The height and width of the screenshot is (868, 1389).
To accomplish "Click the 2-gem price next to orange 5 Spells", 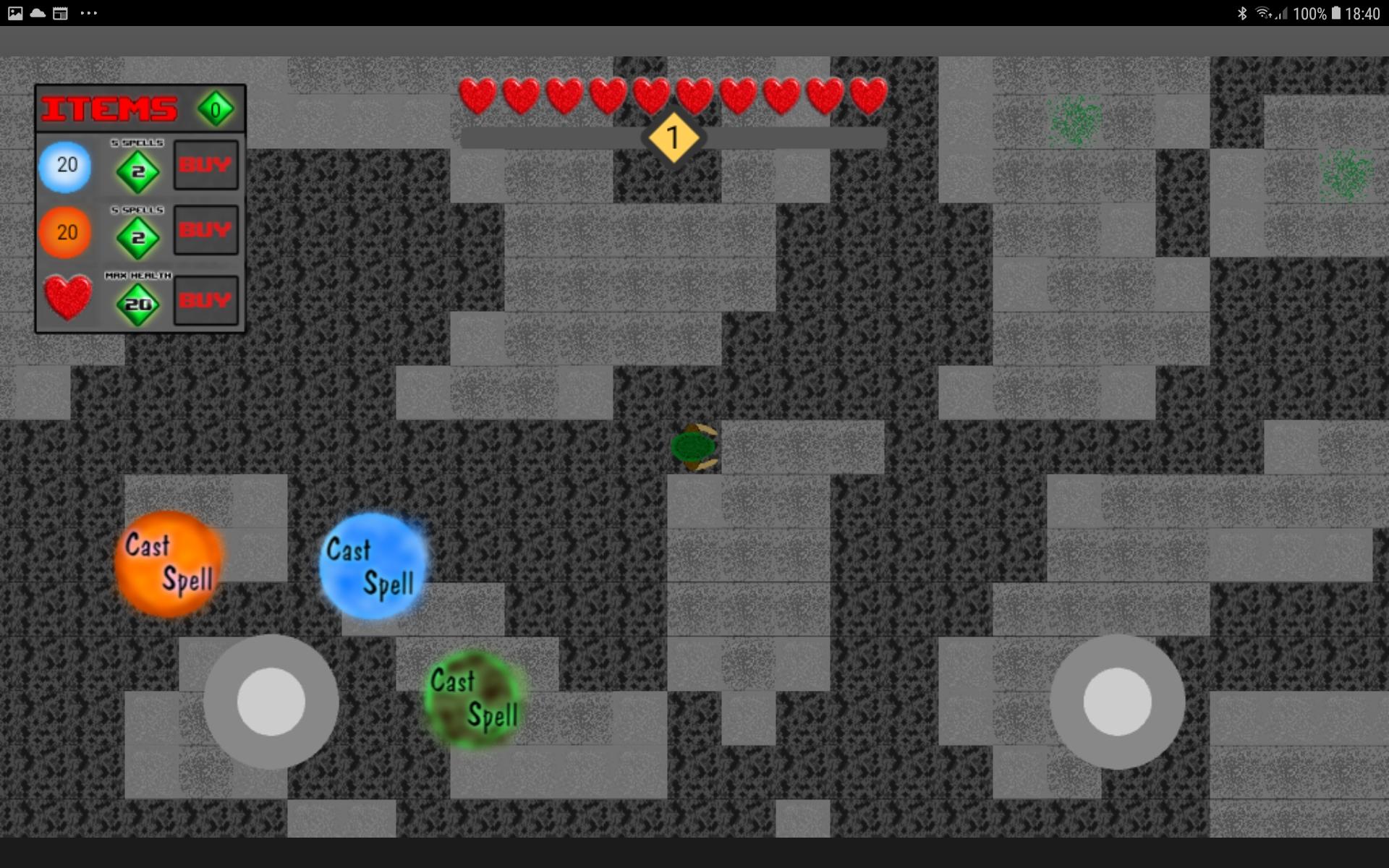I will (x=140, y=237).
